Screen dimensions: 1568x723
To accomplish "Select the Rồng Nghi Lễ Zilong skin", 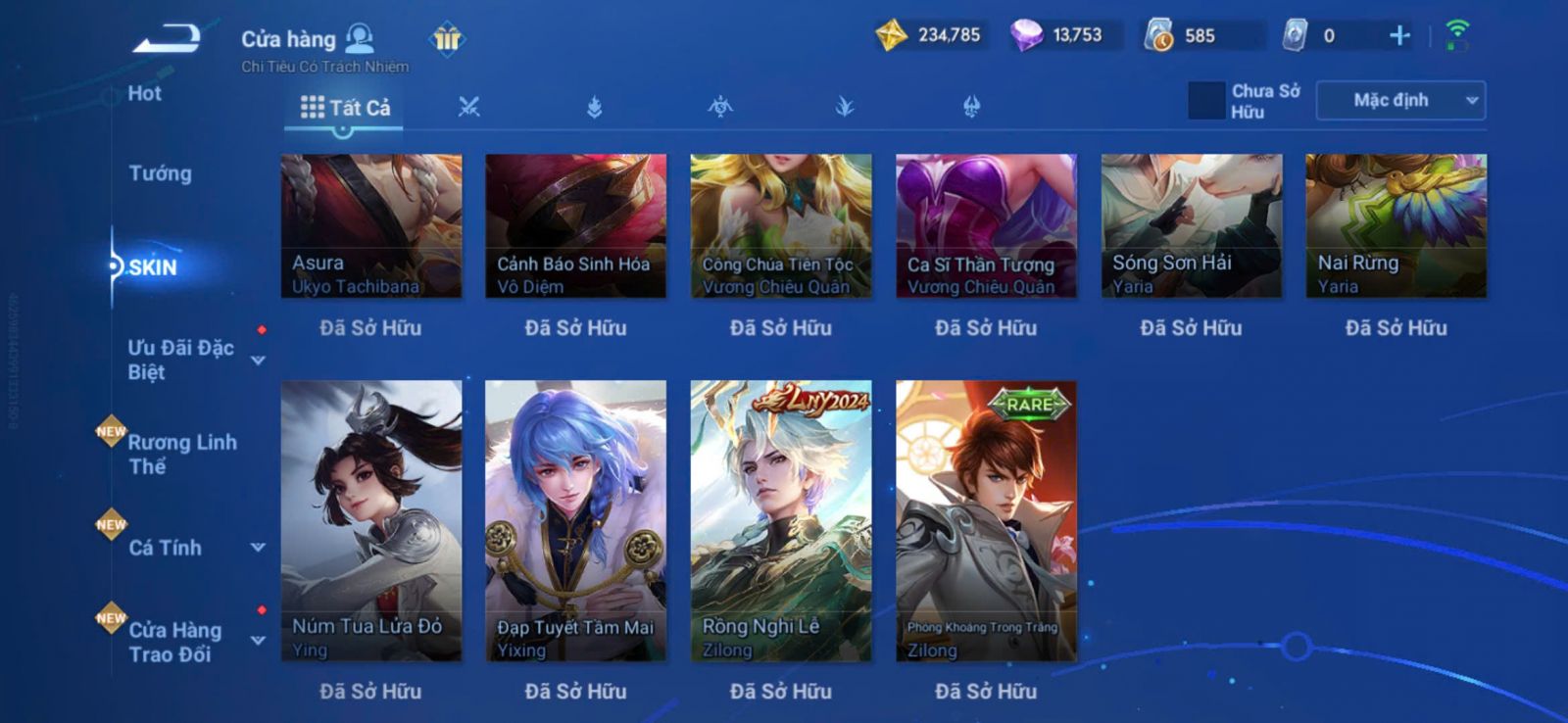I will (781, 520).
